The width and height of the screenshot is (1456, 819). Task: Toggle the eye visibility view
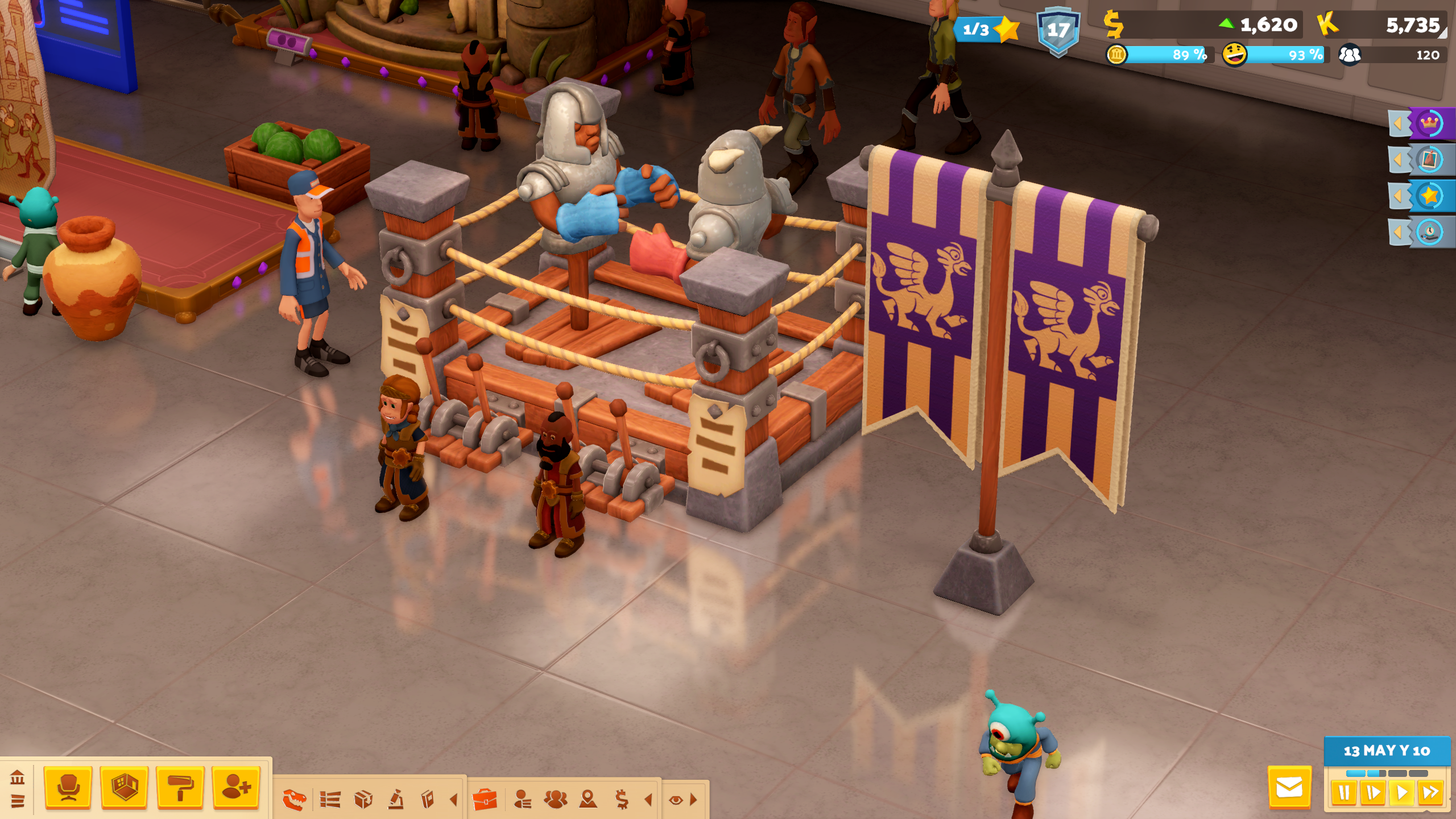pyautogui.click(x=676, y=800)
